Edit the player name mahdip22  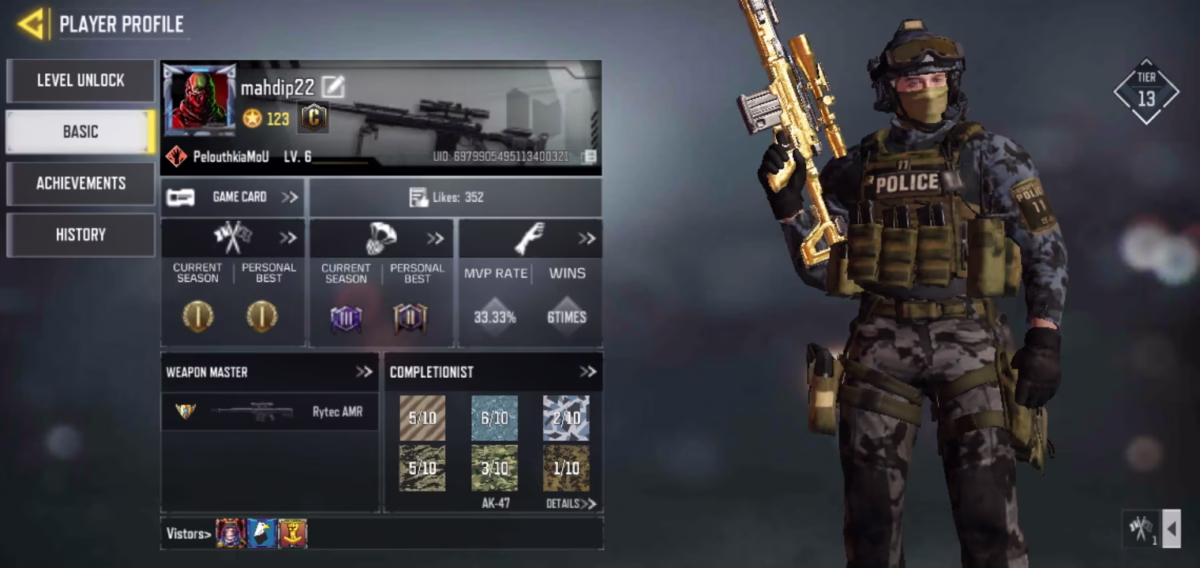tap(333, 87)
